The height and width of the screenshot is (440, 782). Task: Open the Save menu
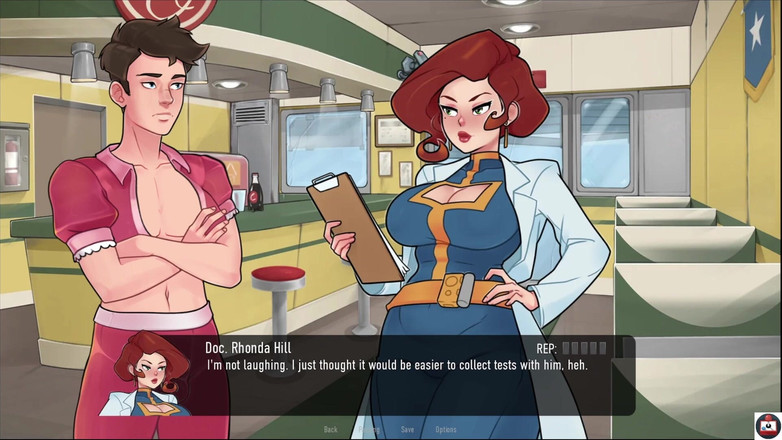(407, 430)
